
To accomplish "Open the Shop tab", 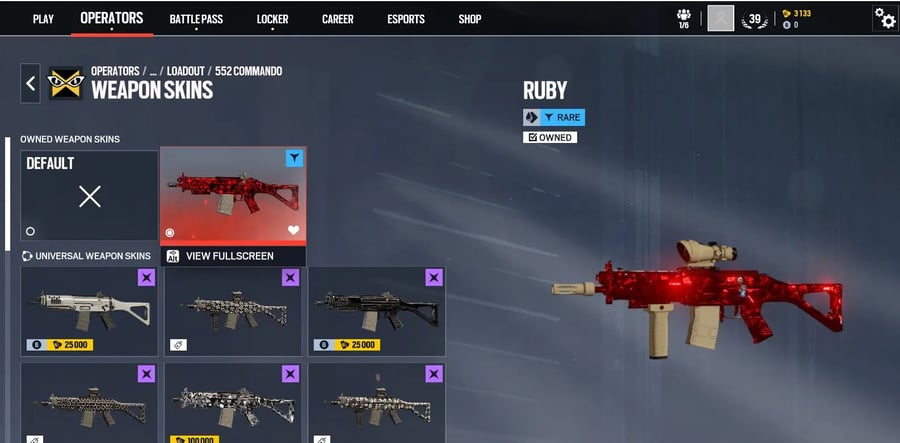I will coord(470,19).
